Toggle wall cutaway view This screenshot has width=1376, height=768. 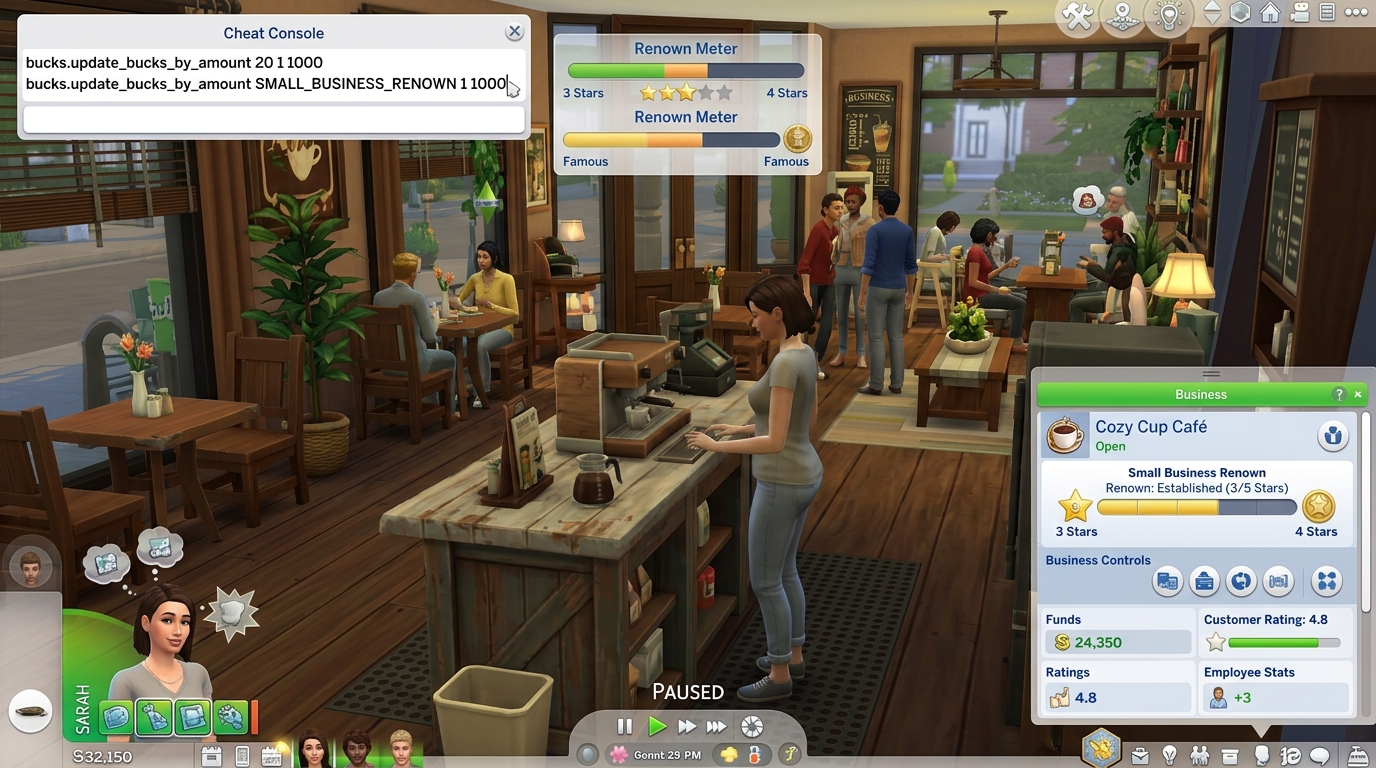pyautogui.click(x=1239, y=13)
